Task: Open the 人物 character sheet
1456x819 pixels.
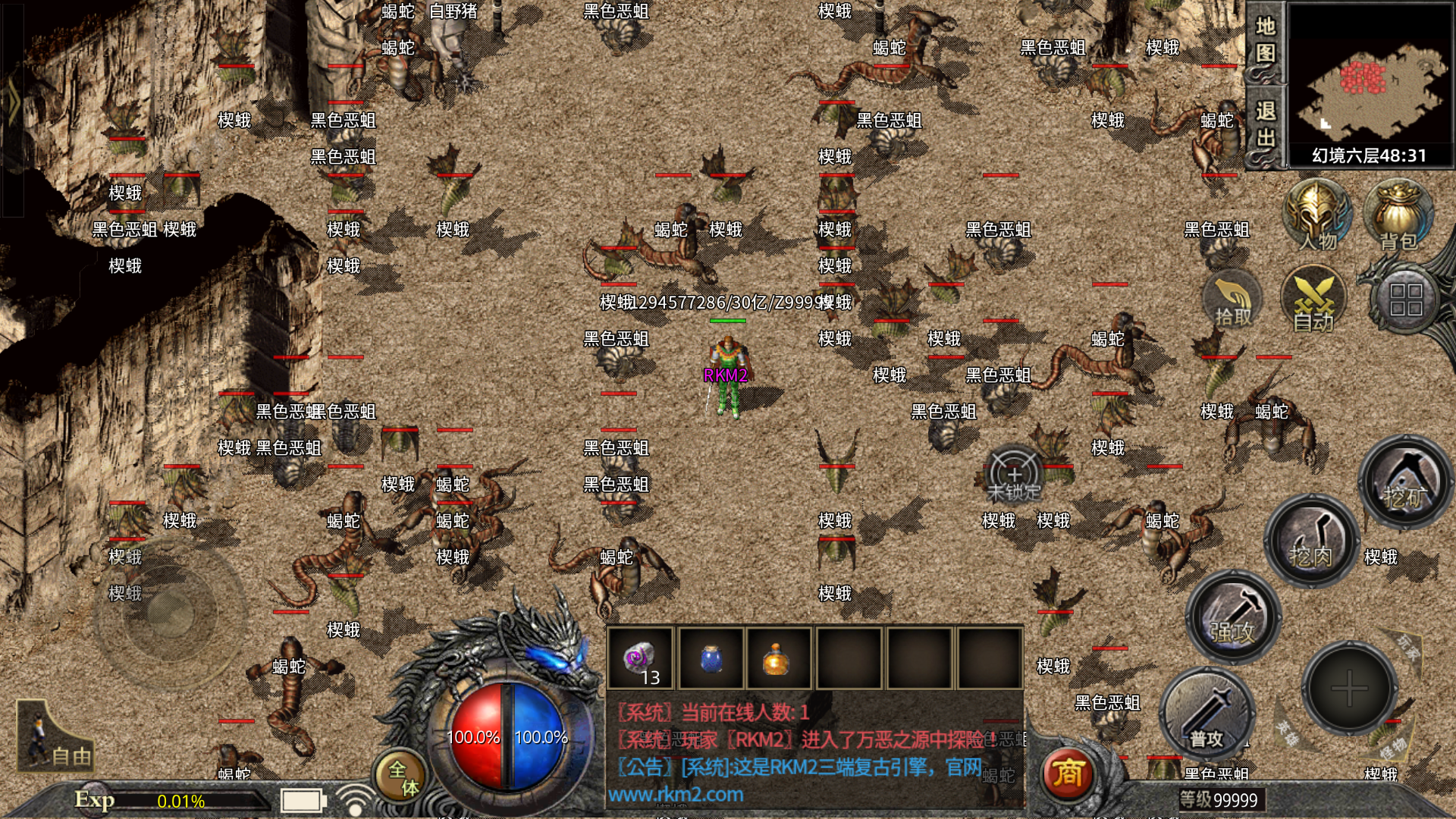Action: click(x=1316, y=216)
